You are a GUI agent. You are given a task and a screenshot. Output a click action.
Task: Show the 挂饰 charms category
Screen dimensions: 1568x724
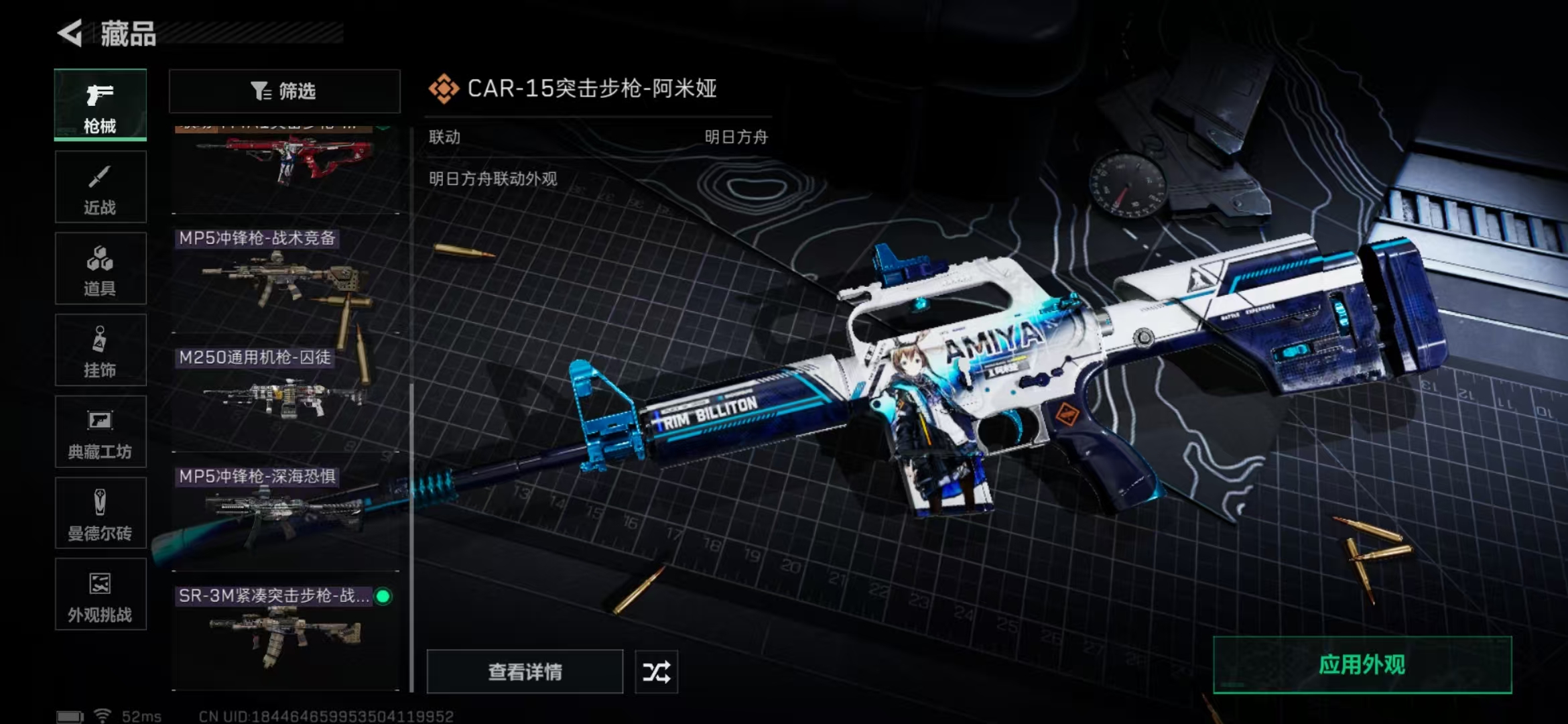(x=101, y=350)
